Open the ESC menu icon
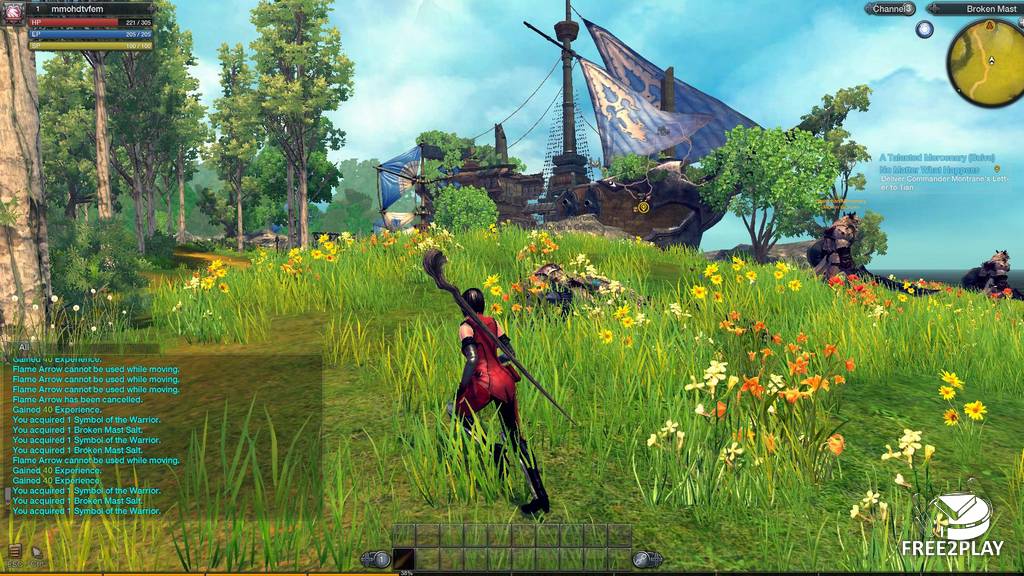 15,551
